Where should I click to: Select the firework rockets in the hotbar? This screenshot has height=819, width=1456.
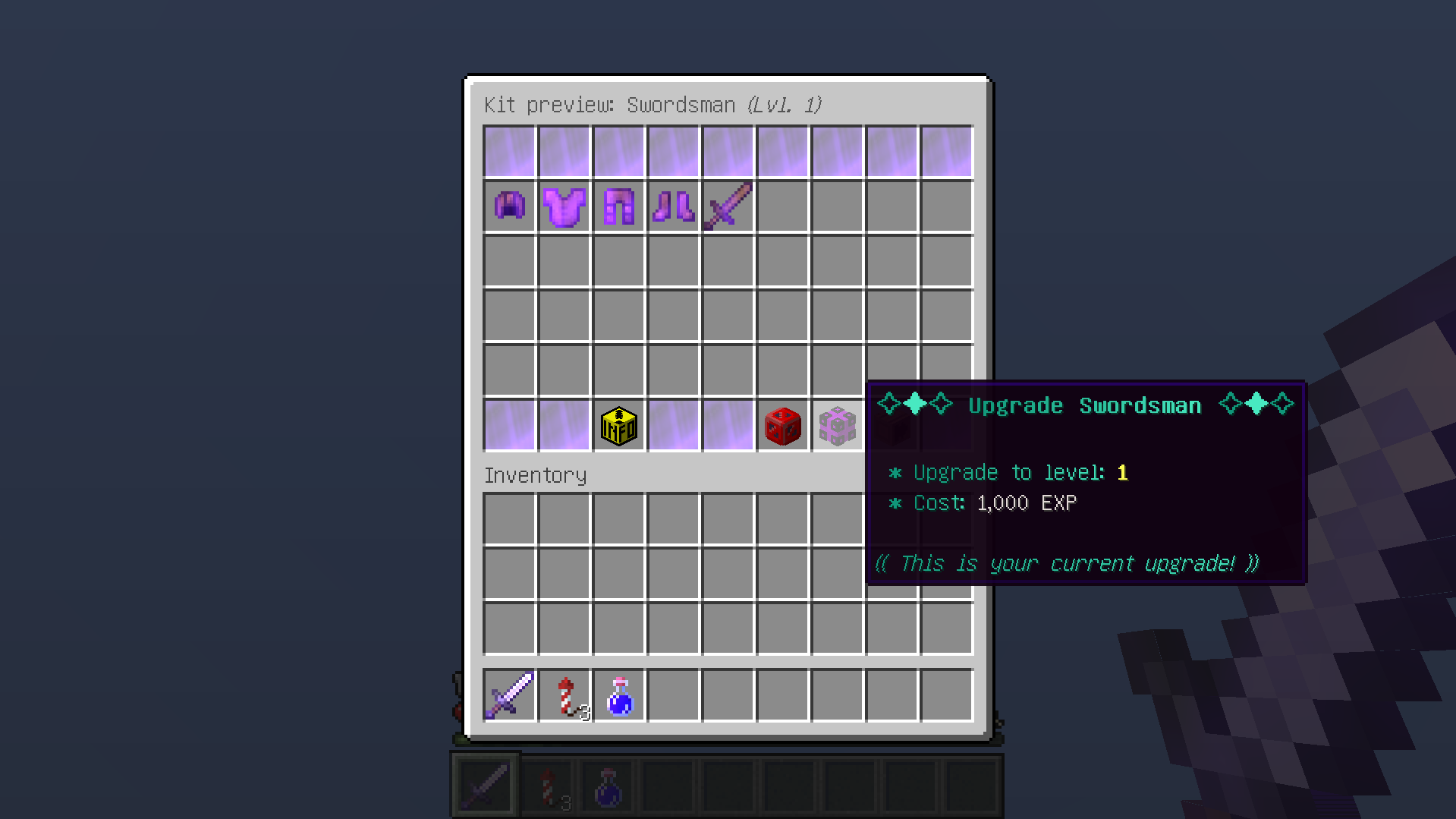tap(548, 784)
